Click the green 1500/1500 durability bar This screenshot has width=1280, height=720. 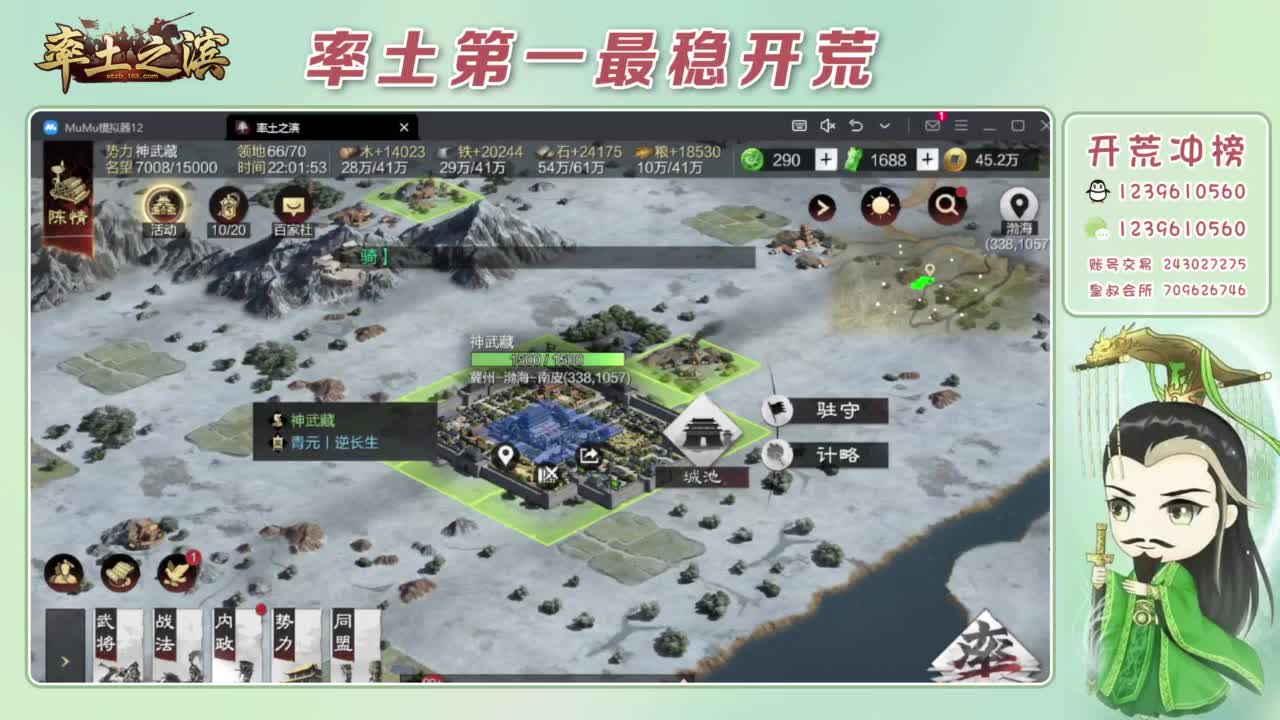coord(546,357)
